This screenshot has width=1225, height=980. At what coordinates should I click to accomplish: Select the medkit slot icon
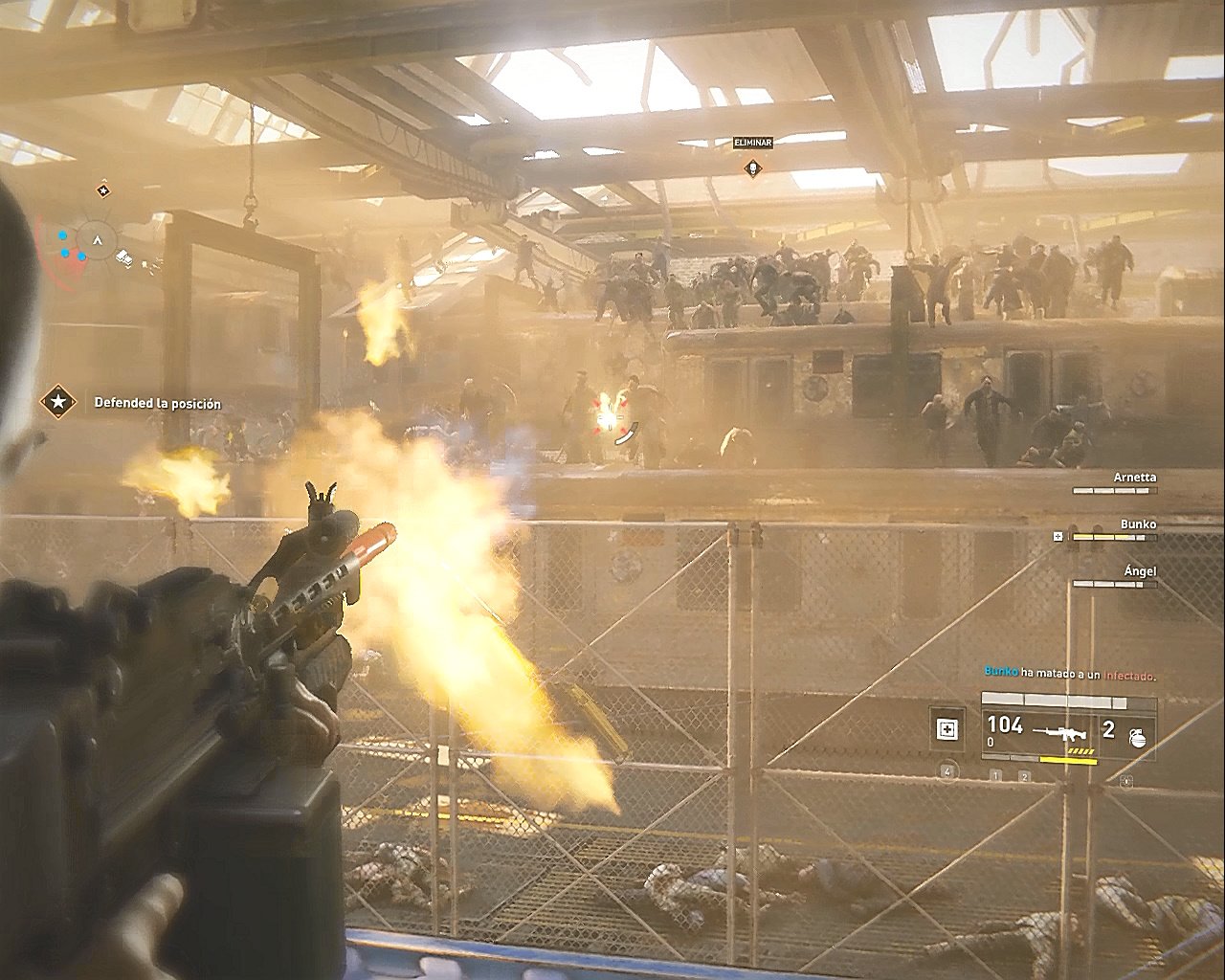[947, 730]
